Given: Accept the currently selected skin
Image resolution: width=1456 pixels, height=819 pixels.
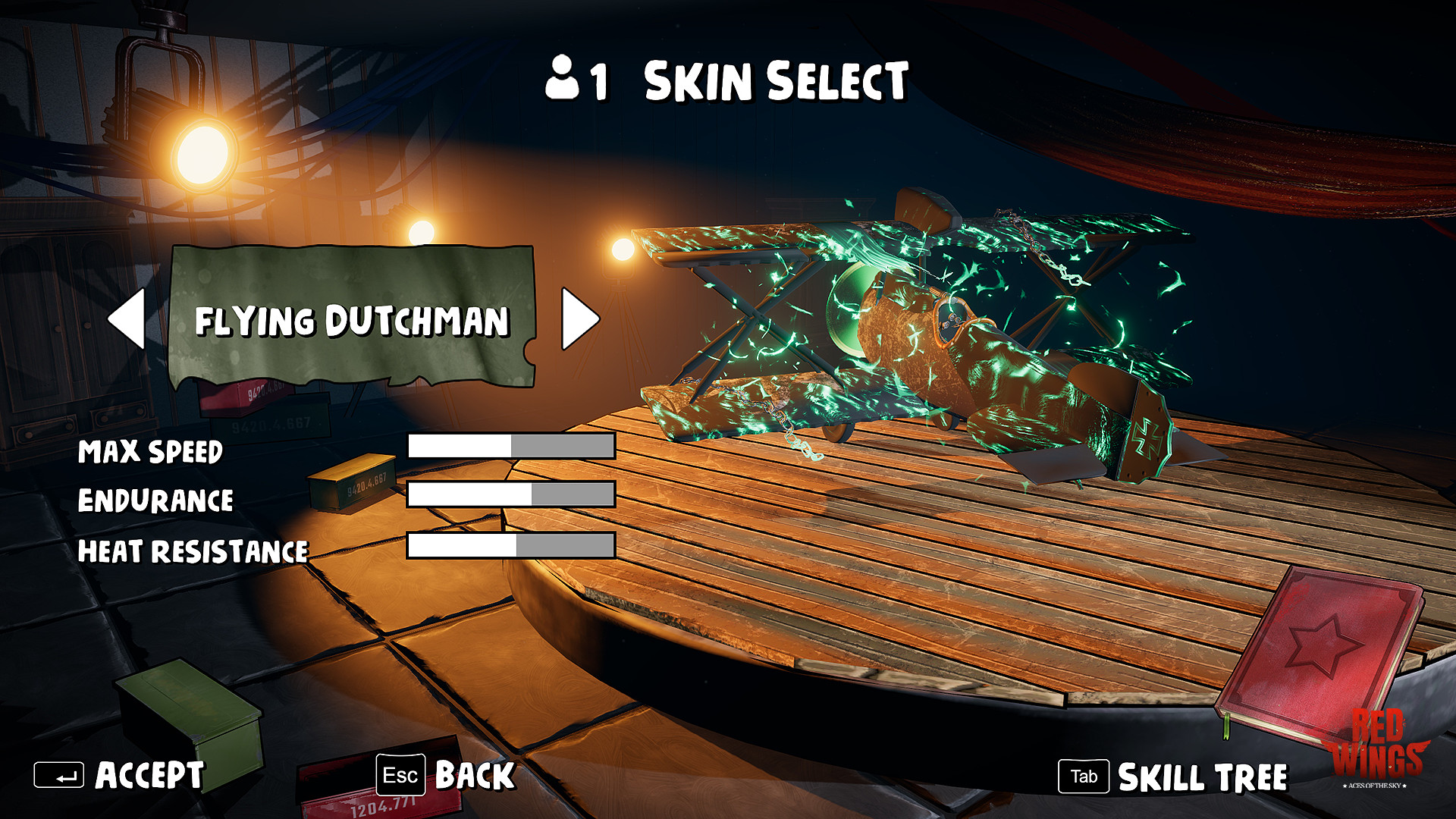Looking at the screenshot, I should point(149,775).
